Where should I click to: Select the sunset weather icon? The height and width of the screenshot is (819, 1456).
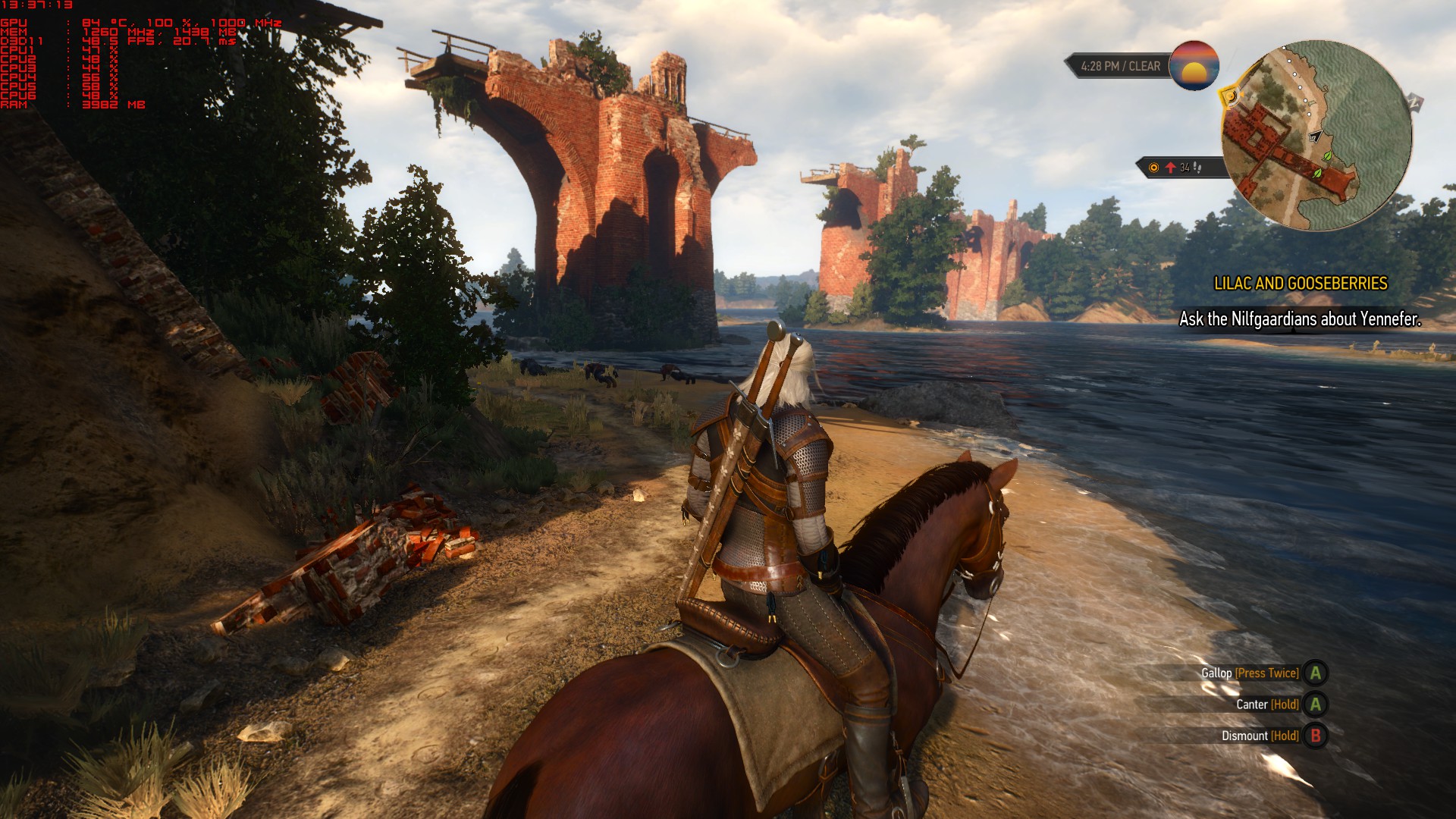[x=1194, y=66]
